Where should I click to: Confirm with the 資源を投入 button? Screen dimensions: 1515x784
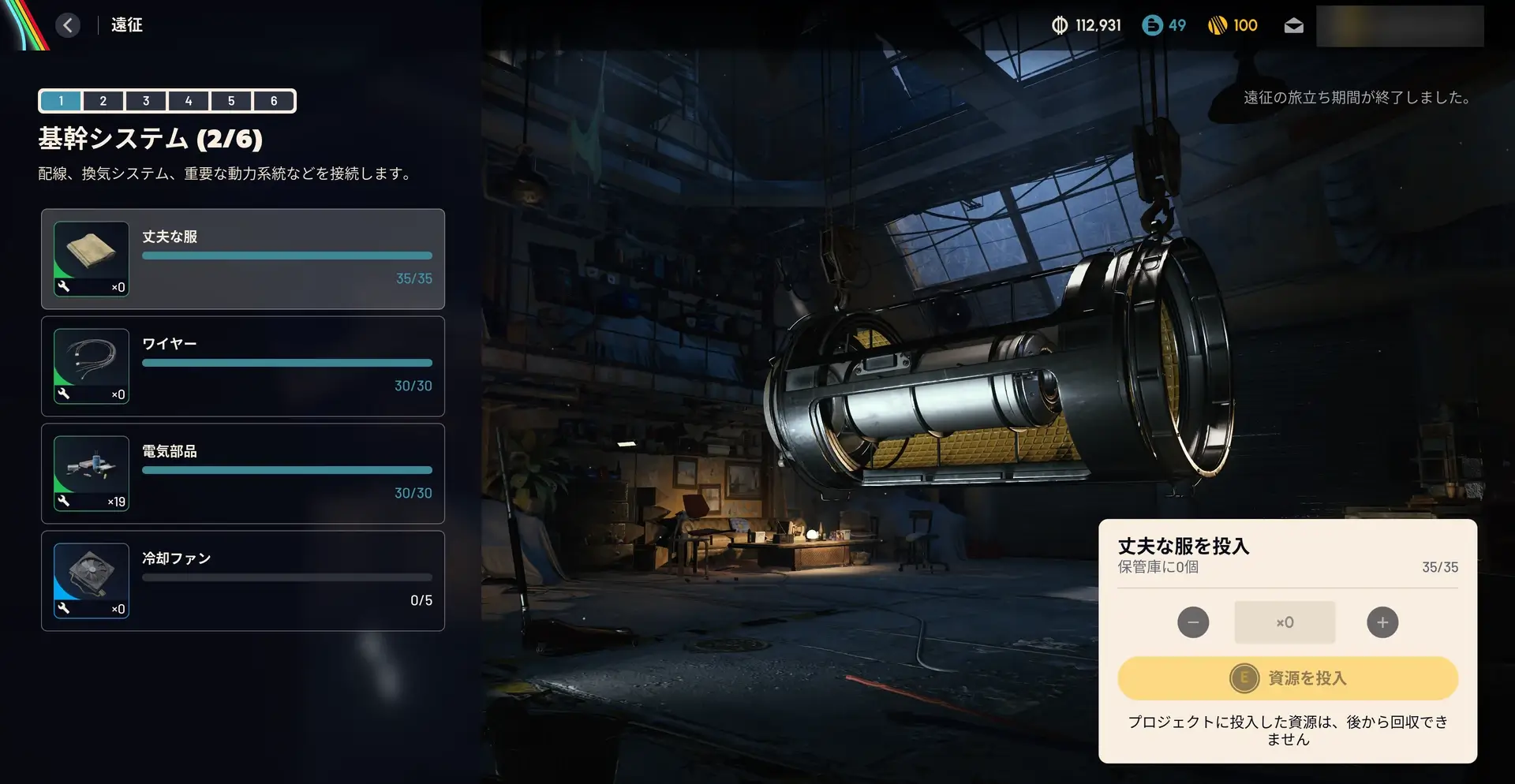(1288, 678)
